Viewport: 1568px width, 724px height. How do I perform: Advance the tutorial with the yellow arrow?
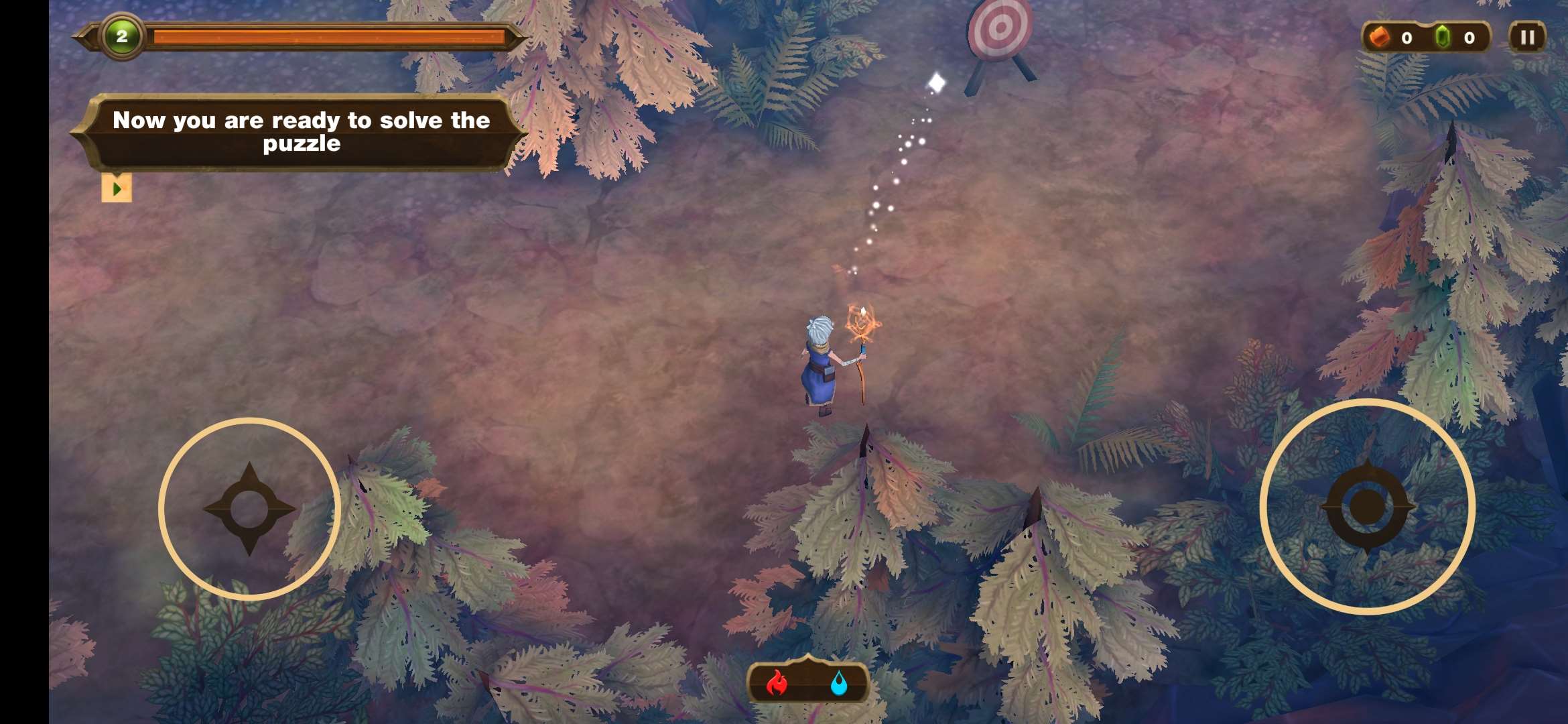117,188
